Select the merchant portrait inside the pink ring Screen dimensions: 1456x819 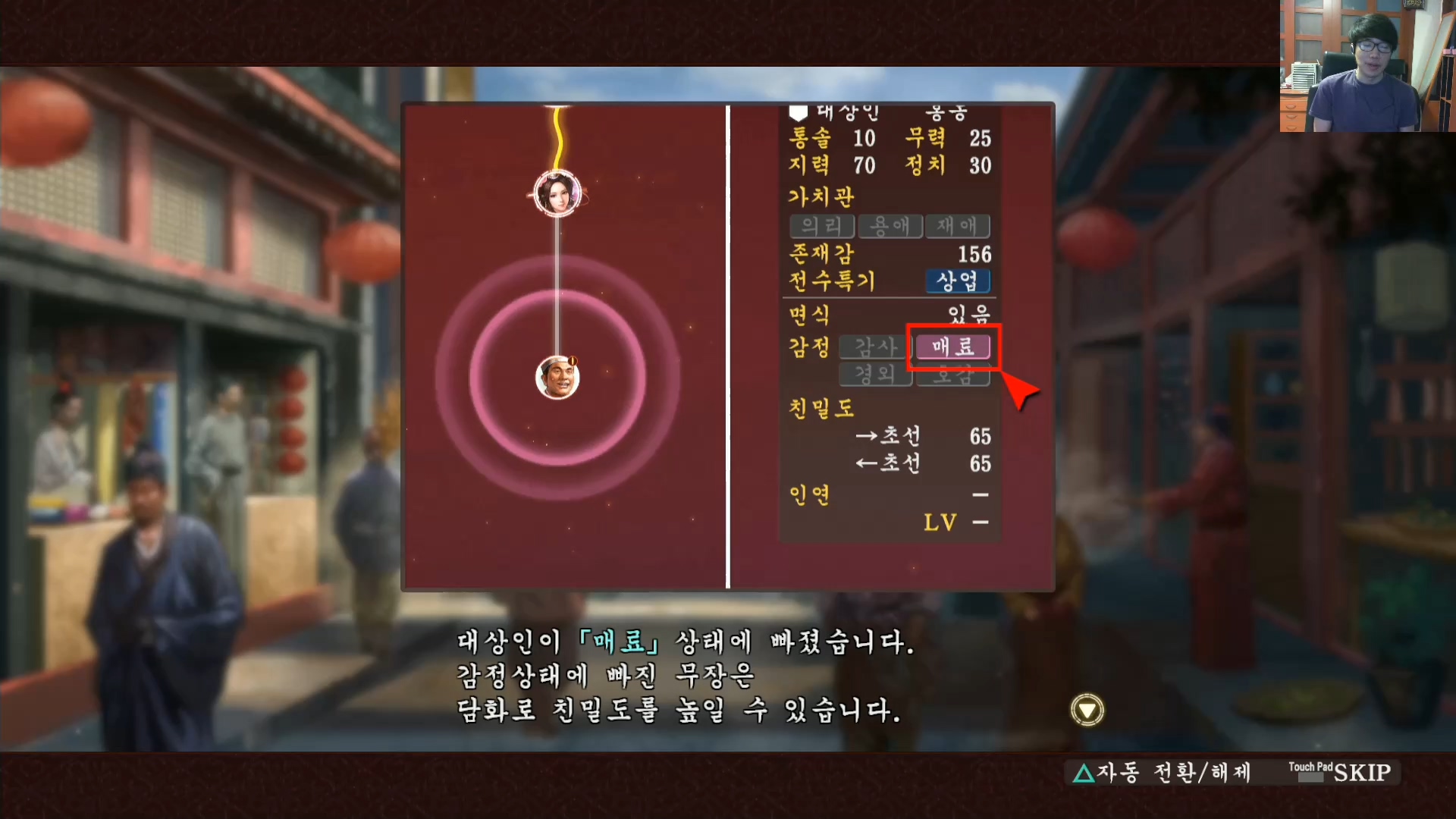(558, 377)
